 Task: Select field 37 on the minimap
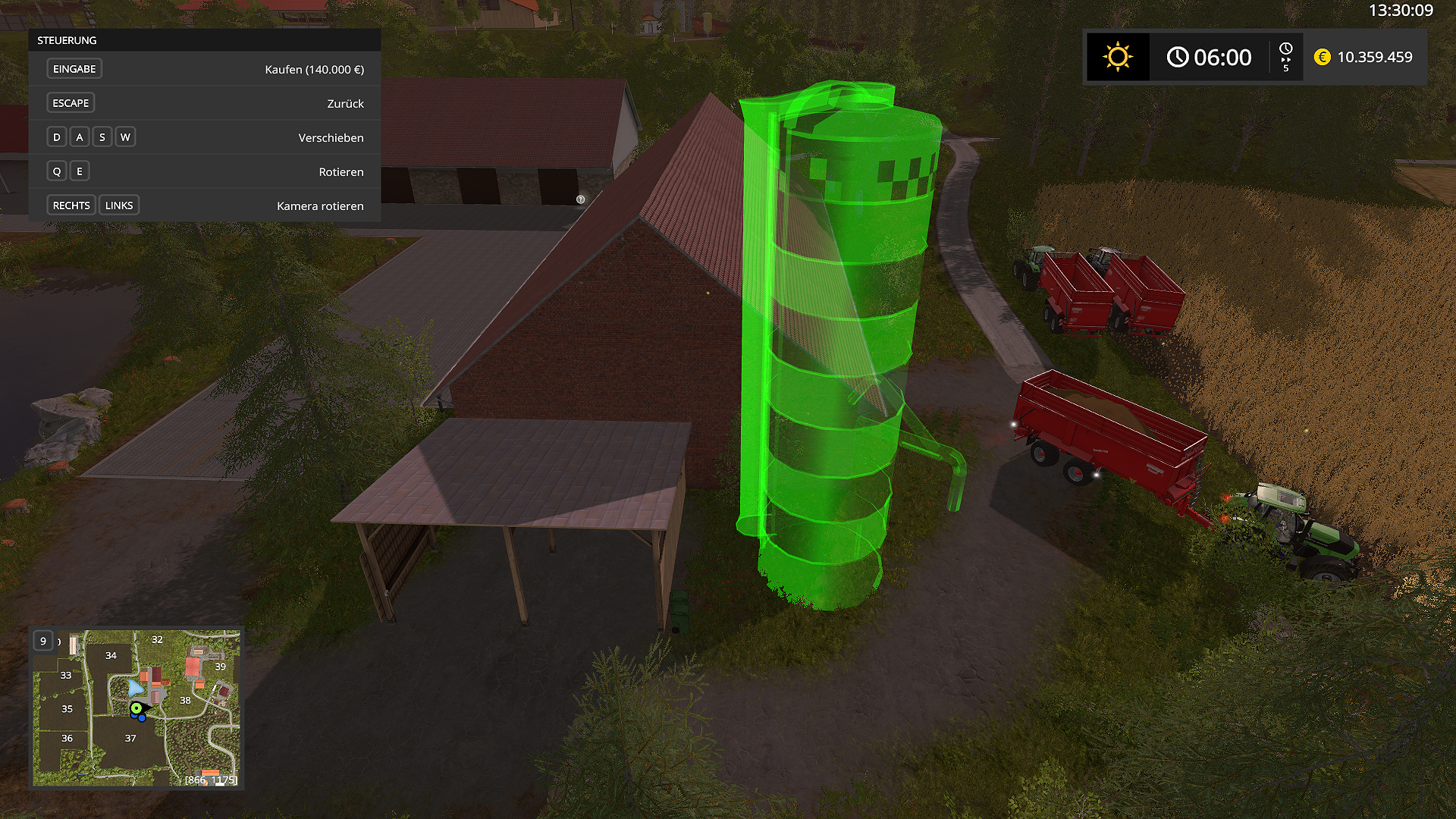coord(130,738)
